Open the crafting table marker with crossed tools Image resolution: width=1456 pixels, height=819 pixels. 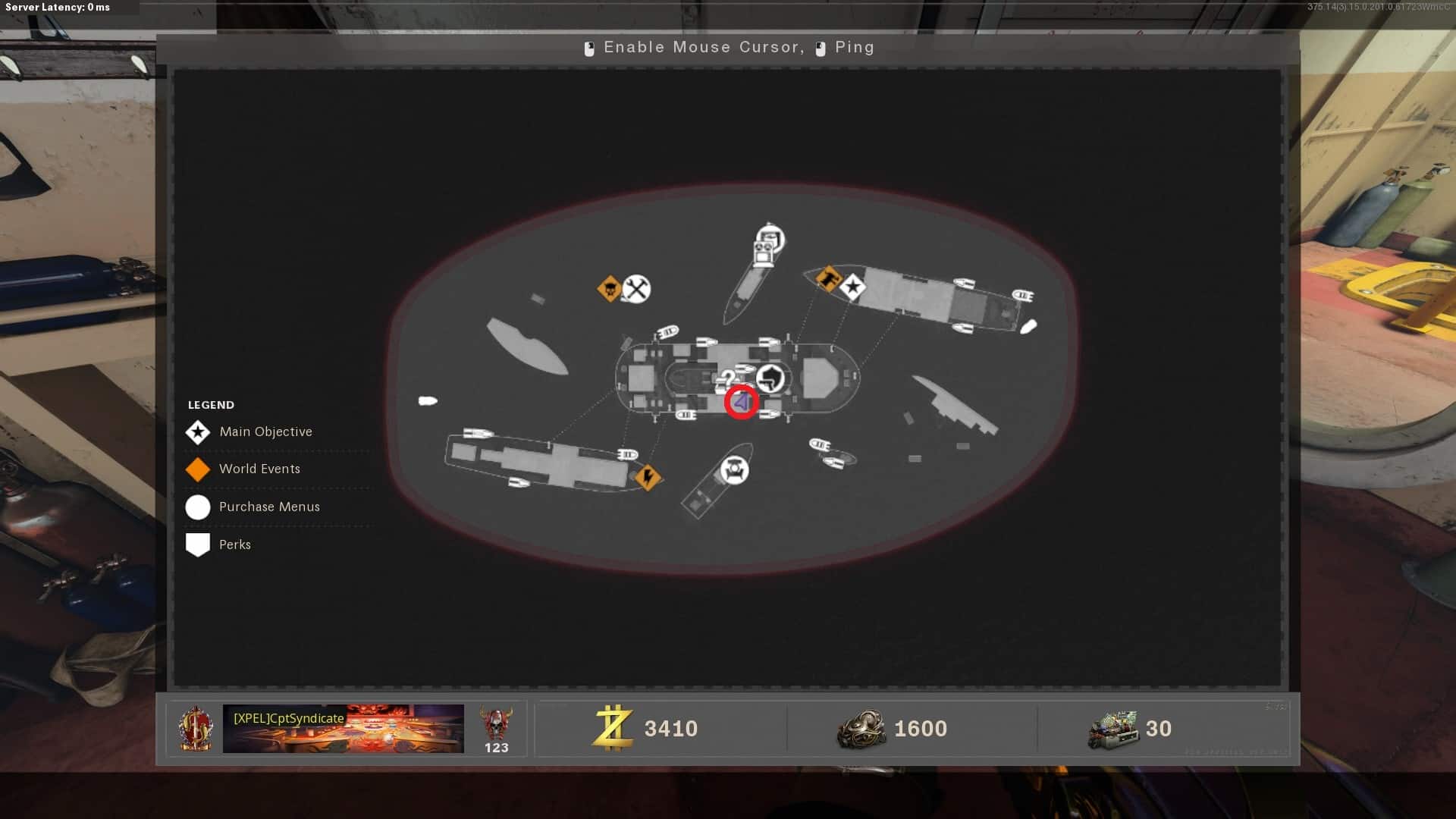636,289
